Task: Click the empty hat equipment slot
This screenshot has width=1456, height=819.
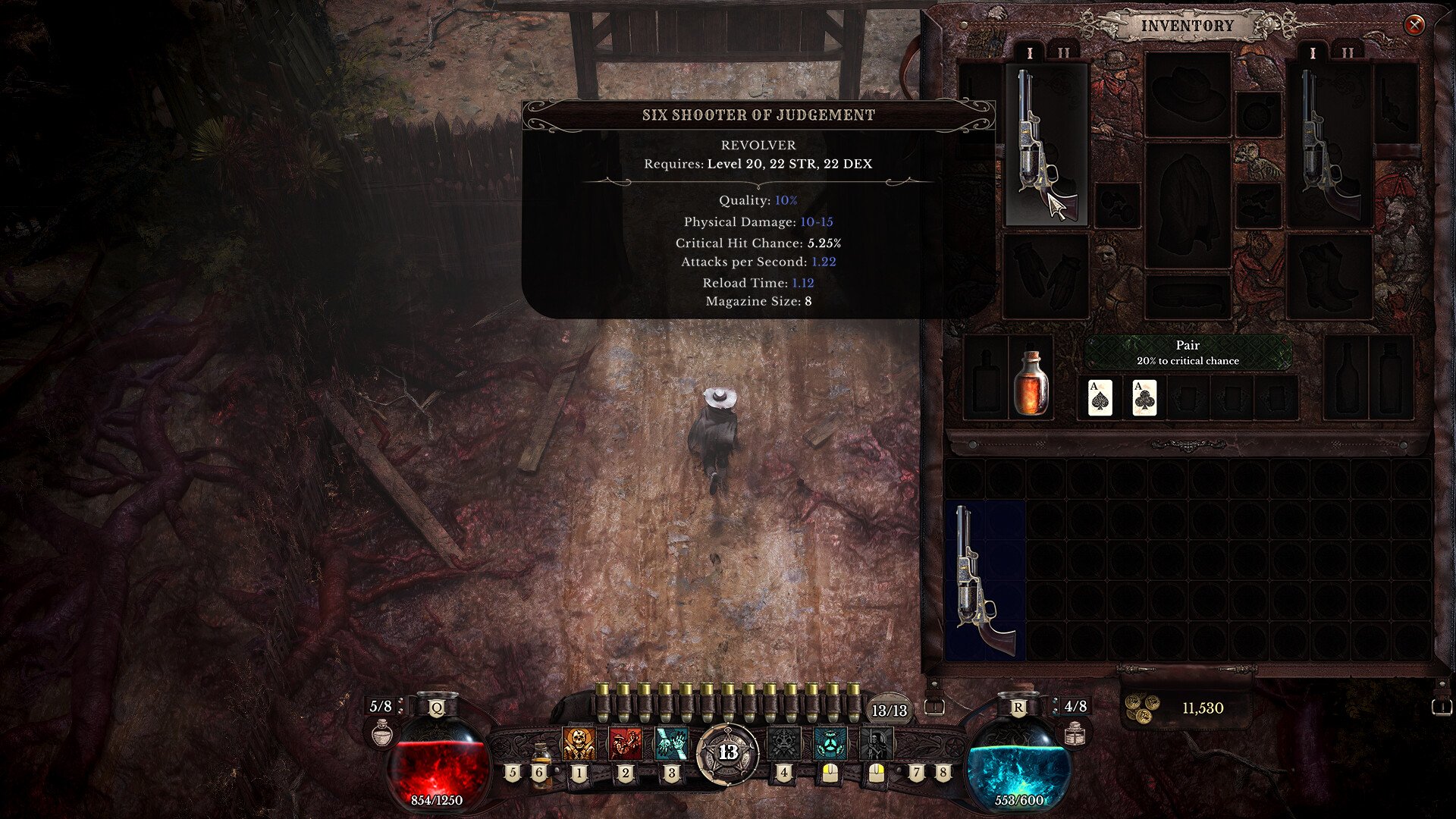Action: pyautogui.click(x=1188, y=94)
